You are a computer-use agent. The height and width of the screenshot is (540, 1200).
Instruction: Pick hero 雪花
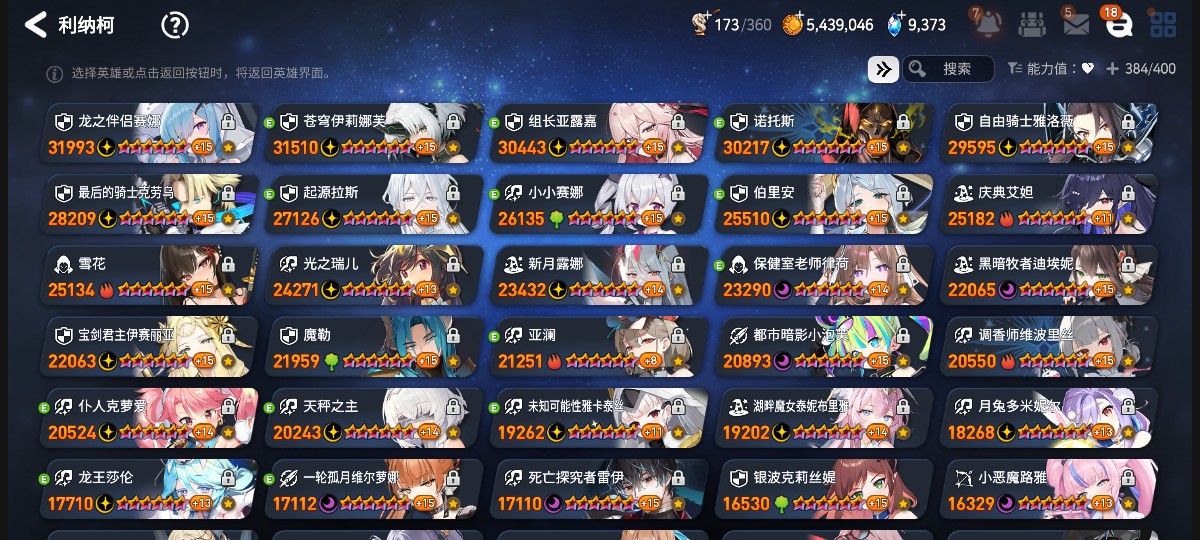[x=150, y=276]
